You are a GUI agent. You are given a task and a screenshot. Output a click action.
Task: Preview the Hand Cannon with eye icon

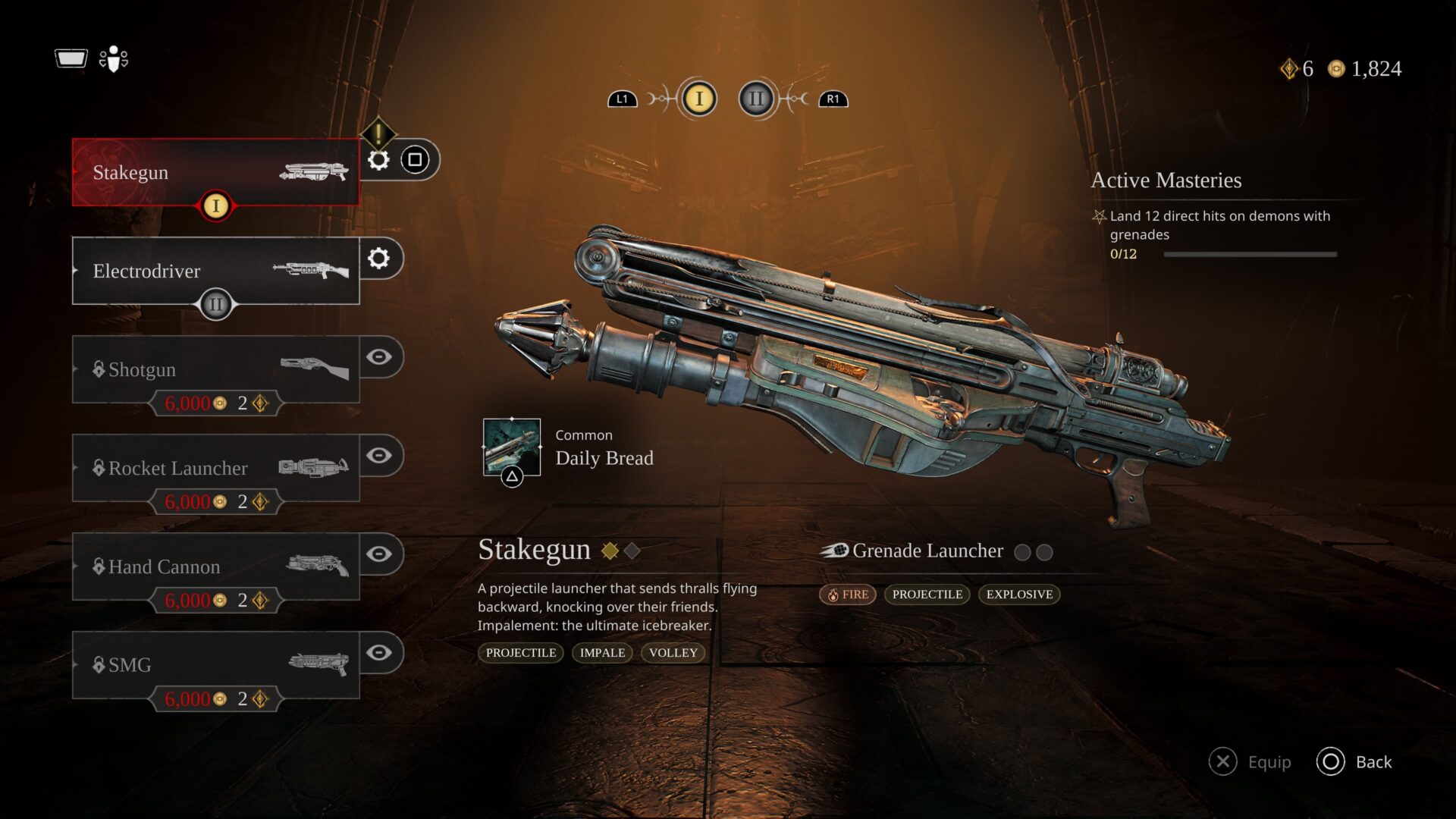(x=379, y=554)
